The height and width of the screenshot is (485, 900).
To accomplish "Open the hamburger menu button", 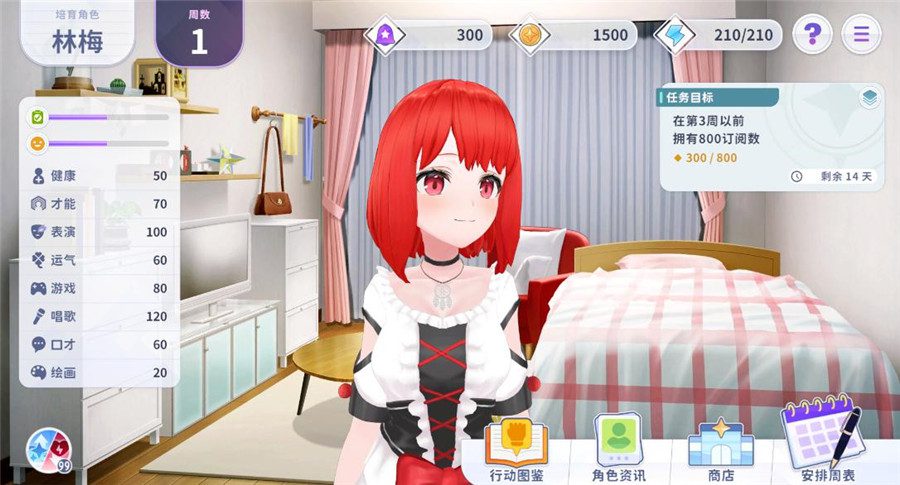I will pyautogui.click(x=861, y=35).
